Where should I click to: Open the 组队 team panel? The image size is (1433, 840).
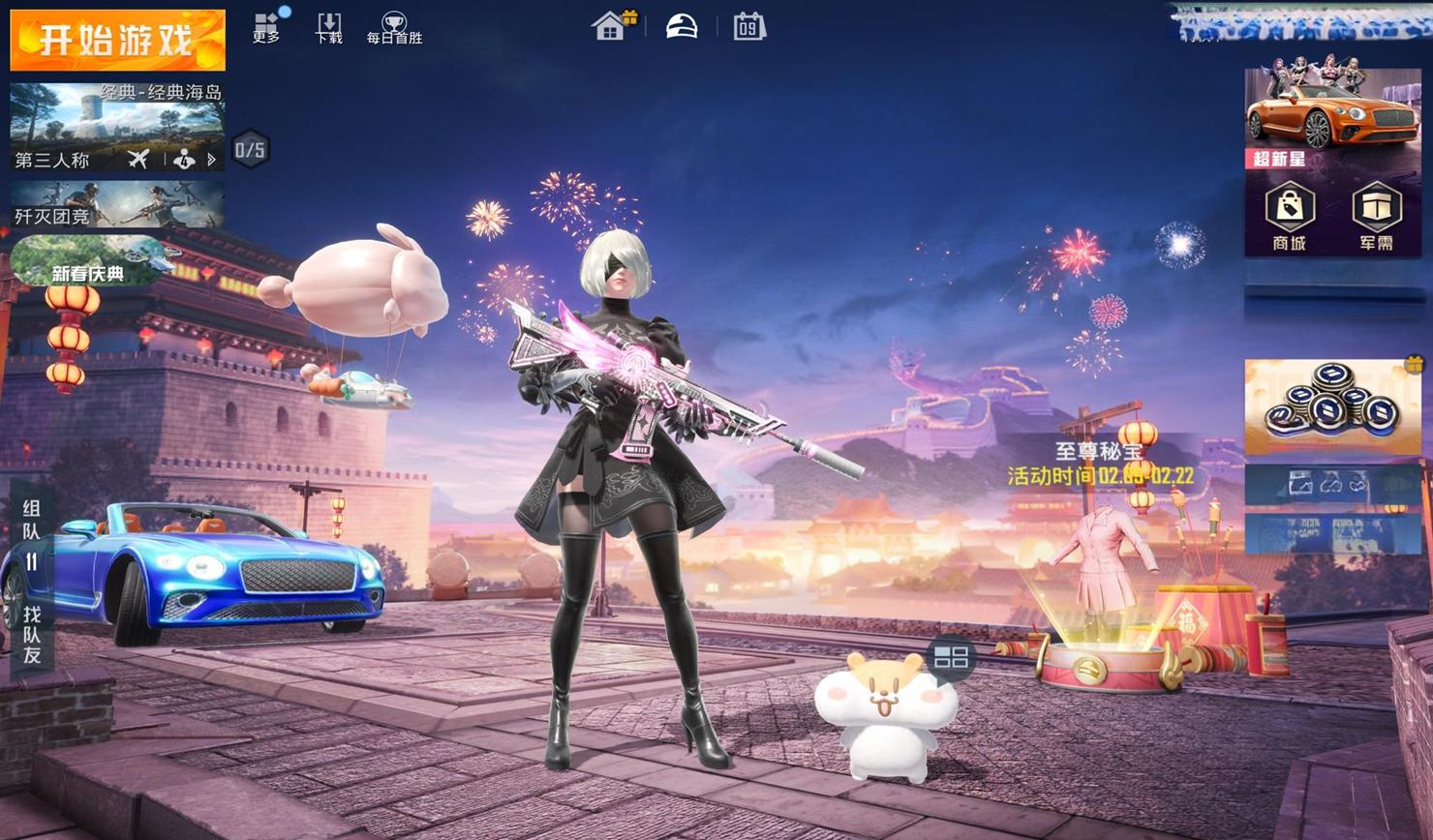tap(32, 520)
